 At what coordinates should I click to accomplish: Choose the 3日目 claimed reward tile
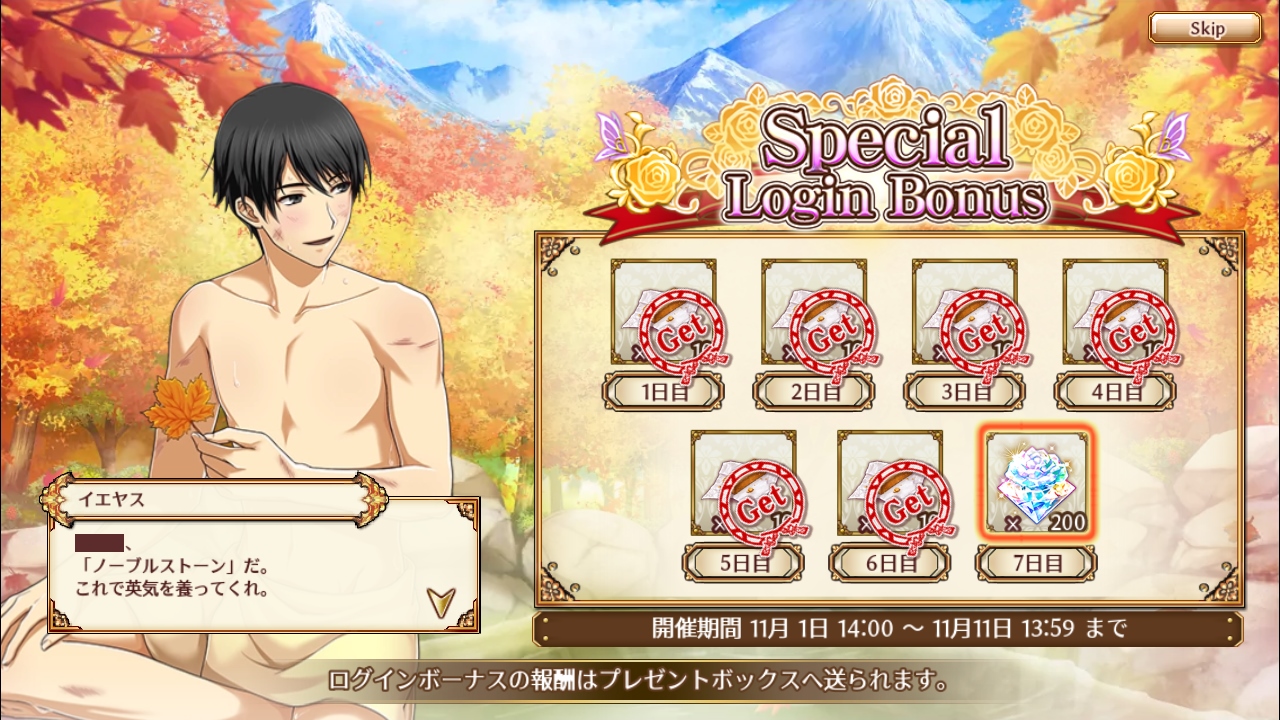[964, 312]
